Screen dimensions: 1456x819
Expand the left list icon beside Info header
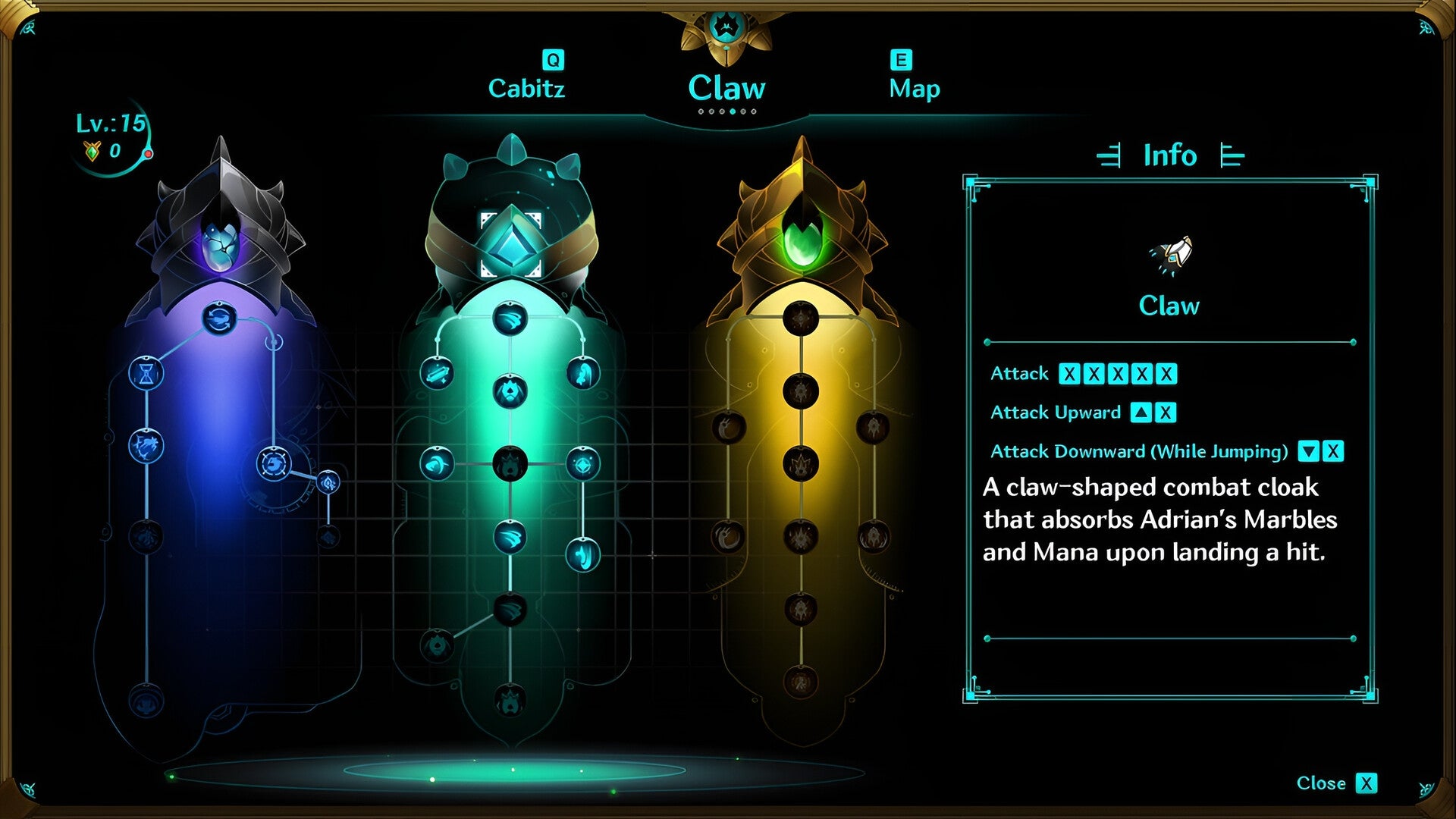(1110, 156)
